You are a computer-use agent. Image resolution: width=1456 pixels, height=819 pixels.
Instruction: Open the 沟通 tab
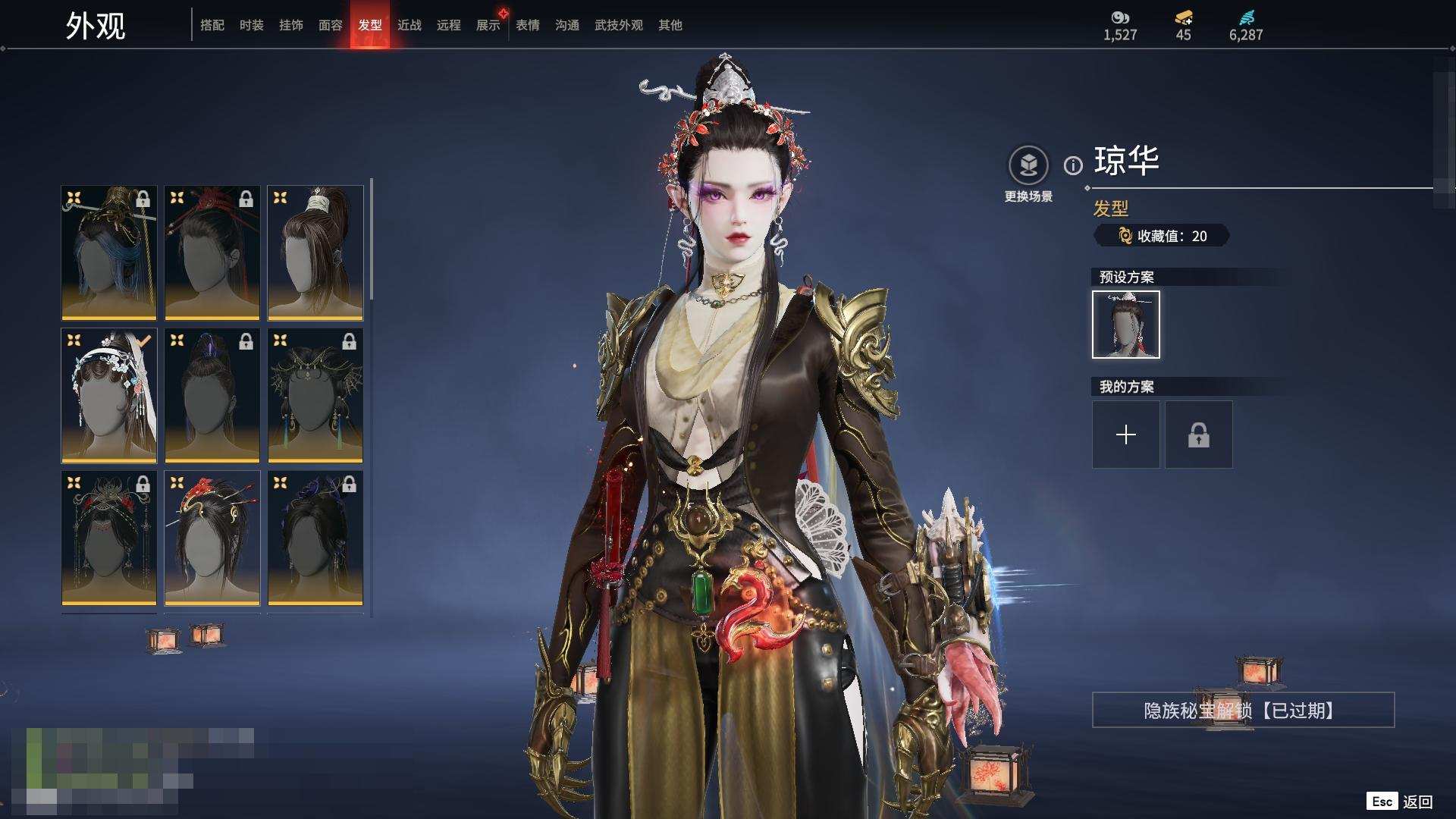click(567, 25)
